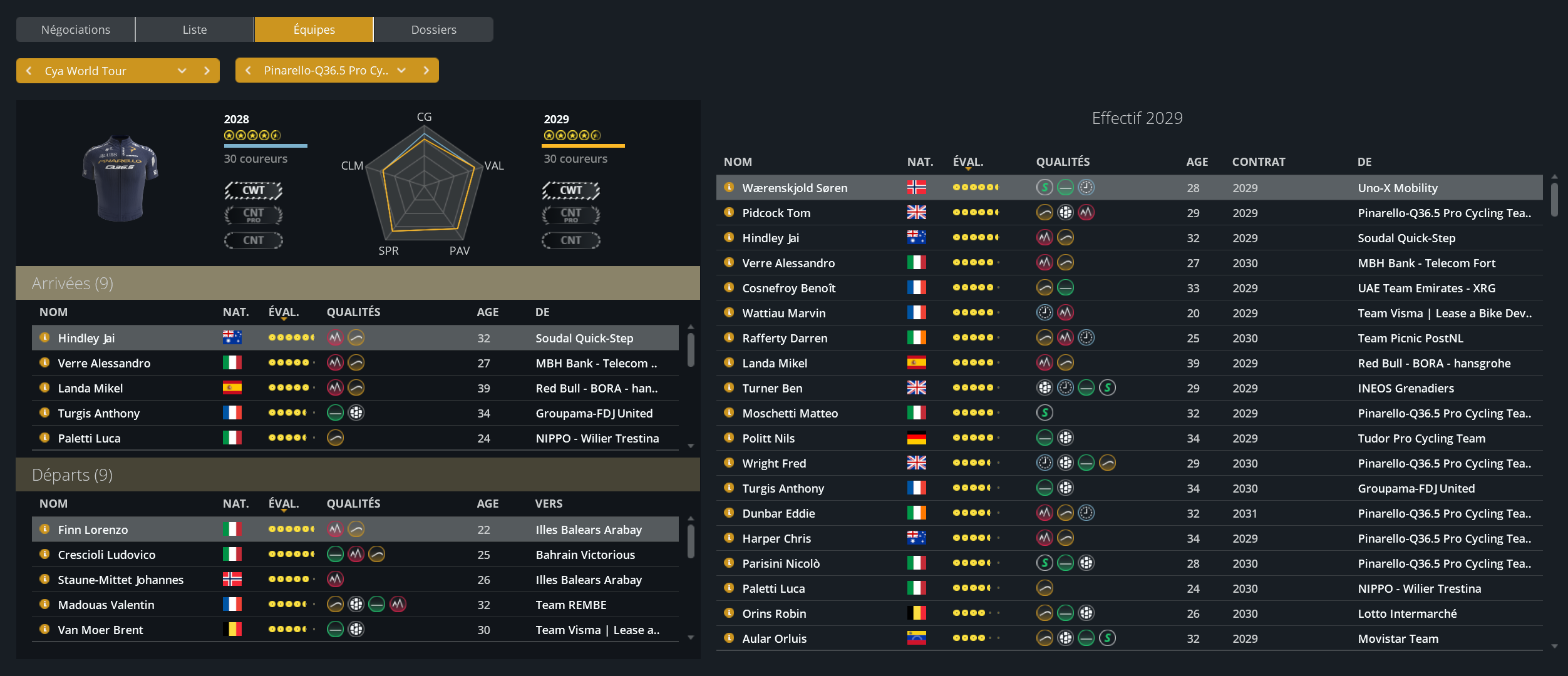Open the Cya World Tour dropdown
This screenshot has height=676, width=1568.
(182, 71)
